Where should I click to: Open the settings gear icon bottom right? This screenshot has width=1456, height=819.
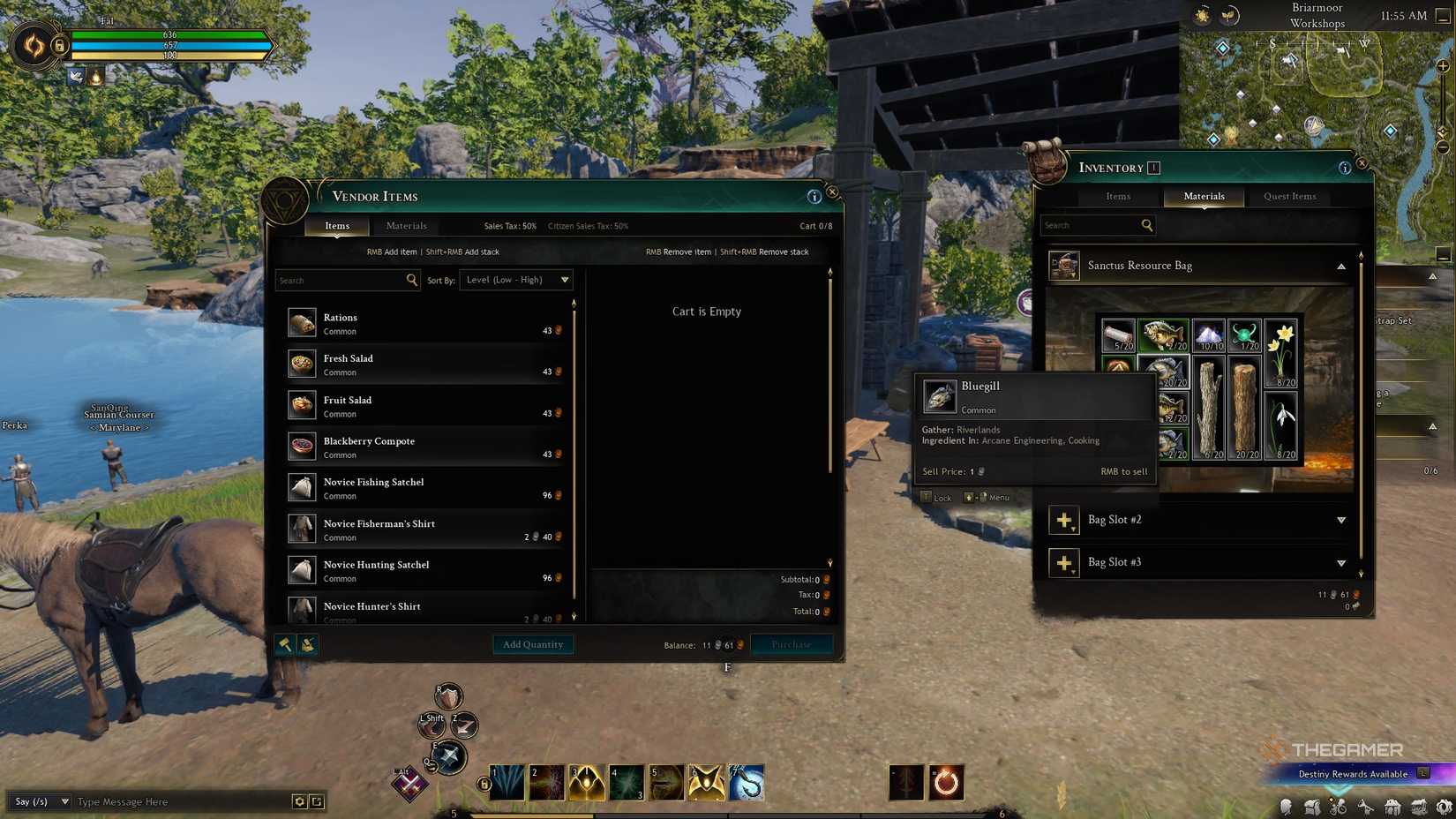click(x=1445, y=807)
